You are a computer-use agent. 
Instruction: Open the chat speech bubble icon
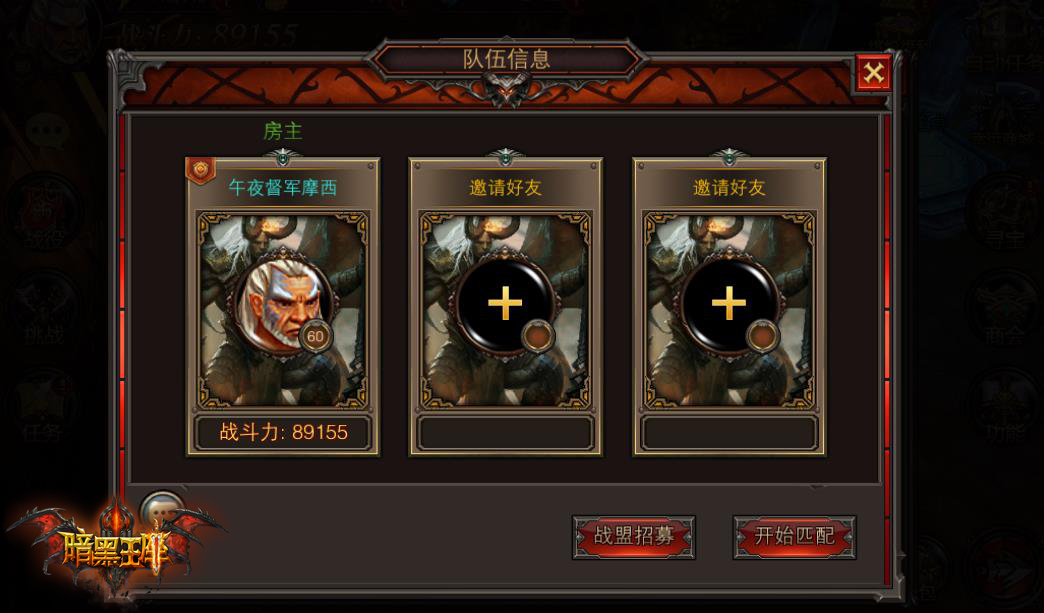click(x=160, y=511)
